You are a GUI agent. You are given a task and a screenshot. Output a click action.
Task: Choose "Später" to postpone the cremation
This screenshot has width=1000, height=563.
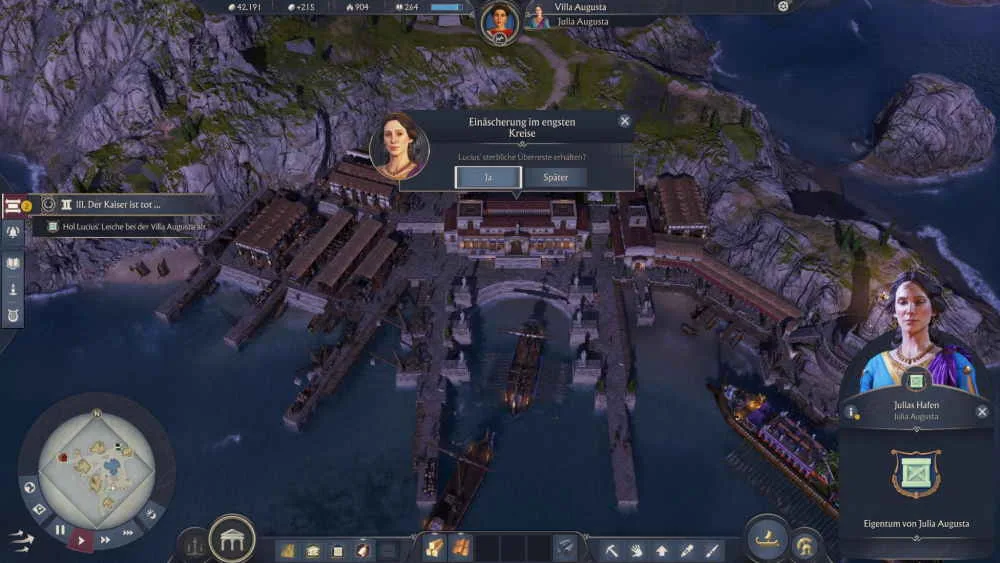[555, 177]
